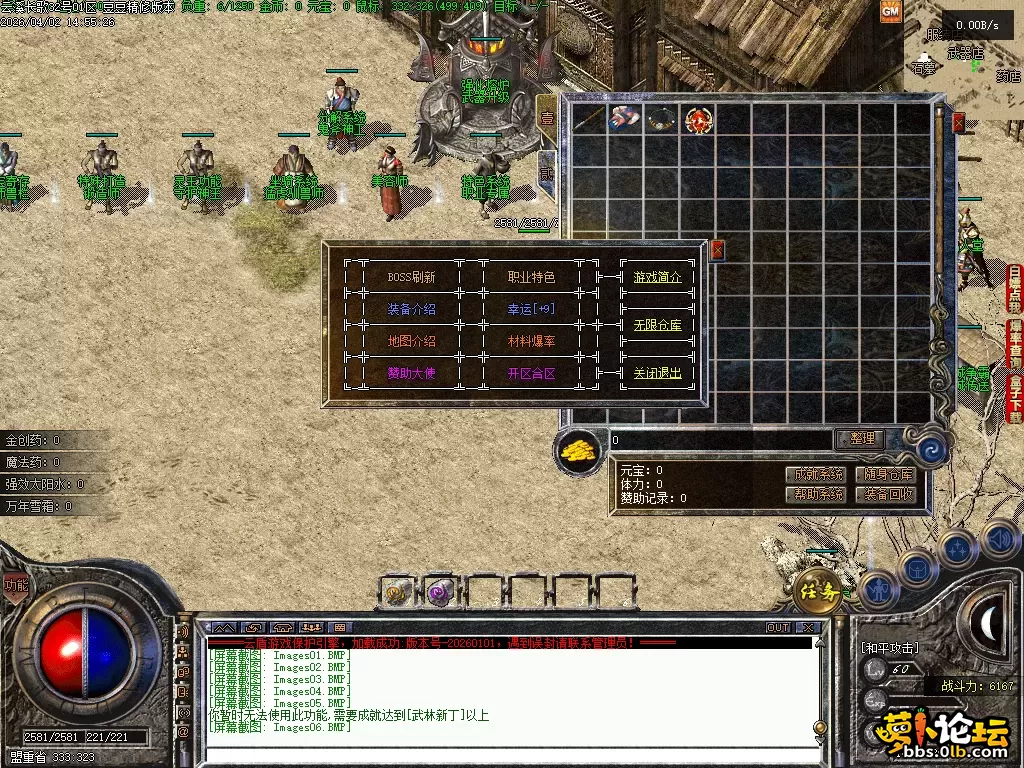Choose 关闭退出 to close the dialog

coord(657,373)
